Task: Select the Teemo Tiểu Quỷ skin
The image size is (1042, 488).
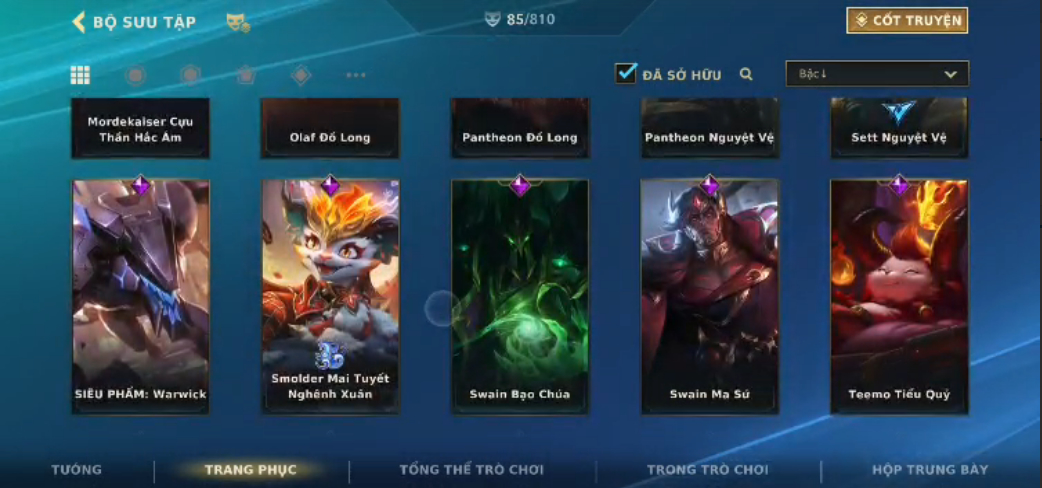Action: (899, 296)
